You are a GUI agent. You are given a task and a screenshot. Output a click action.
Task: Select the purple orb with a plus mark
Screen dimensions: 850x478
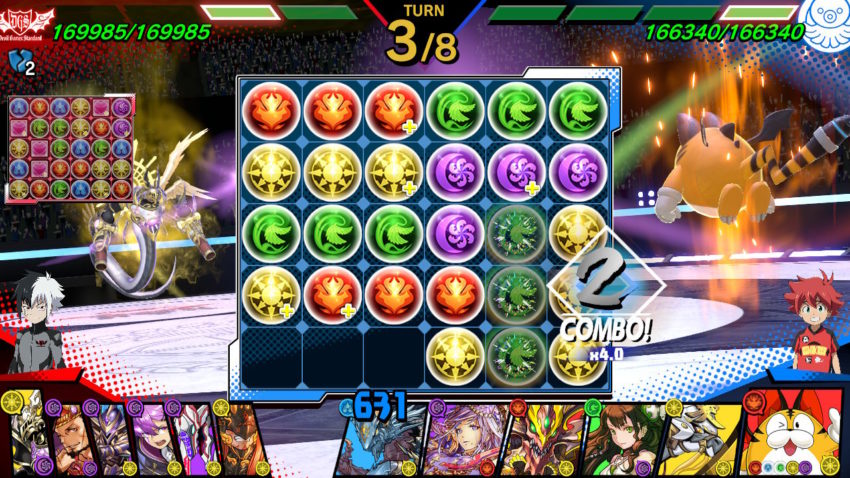point(516,171)
